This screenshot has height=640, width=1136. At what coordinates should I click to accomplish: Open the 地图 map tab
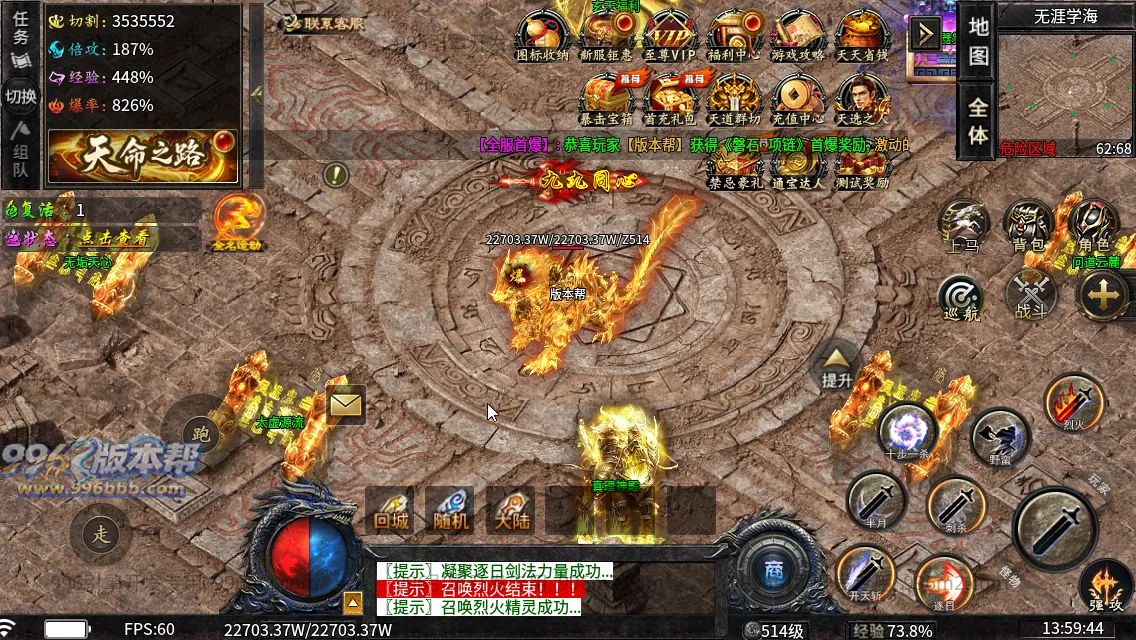click(x=978, y=40)
